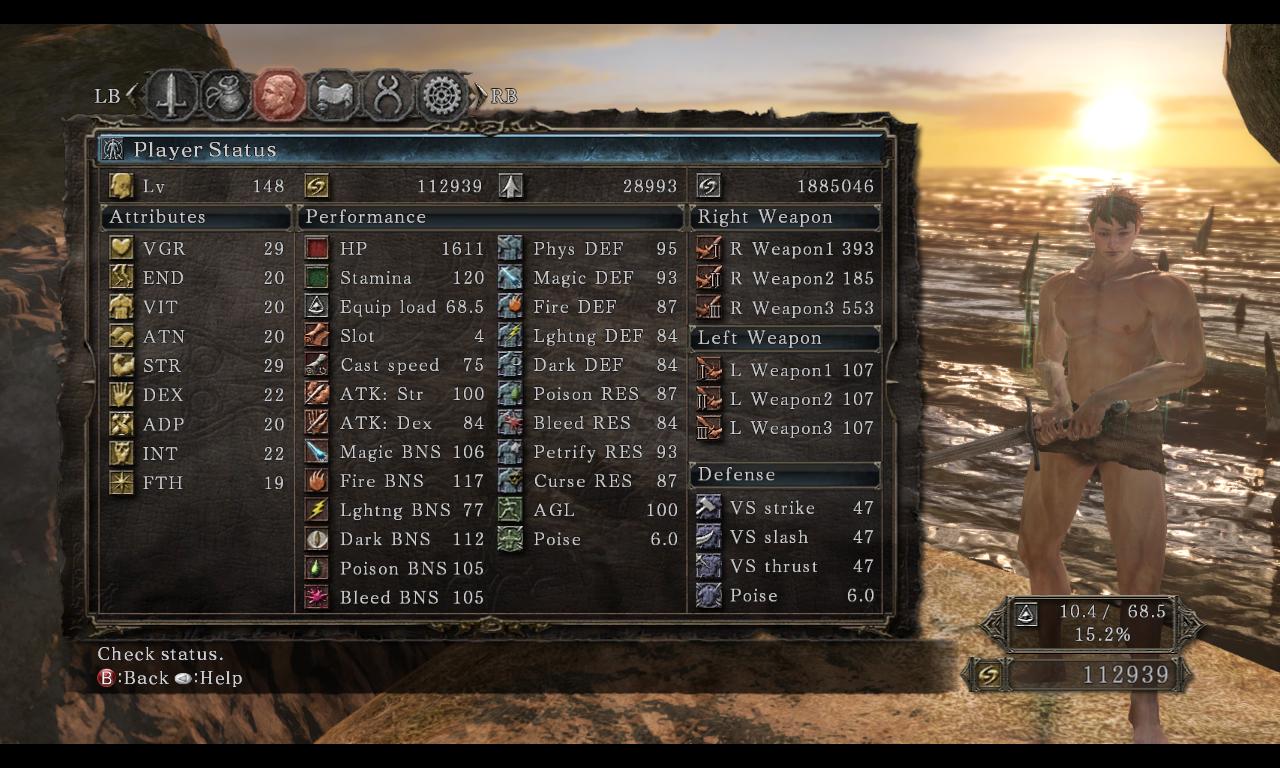
Task: Open the gear options tab
Action: (441, 96)
